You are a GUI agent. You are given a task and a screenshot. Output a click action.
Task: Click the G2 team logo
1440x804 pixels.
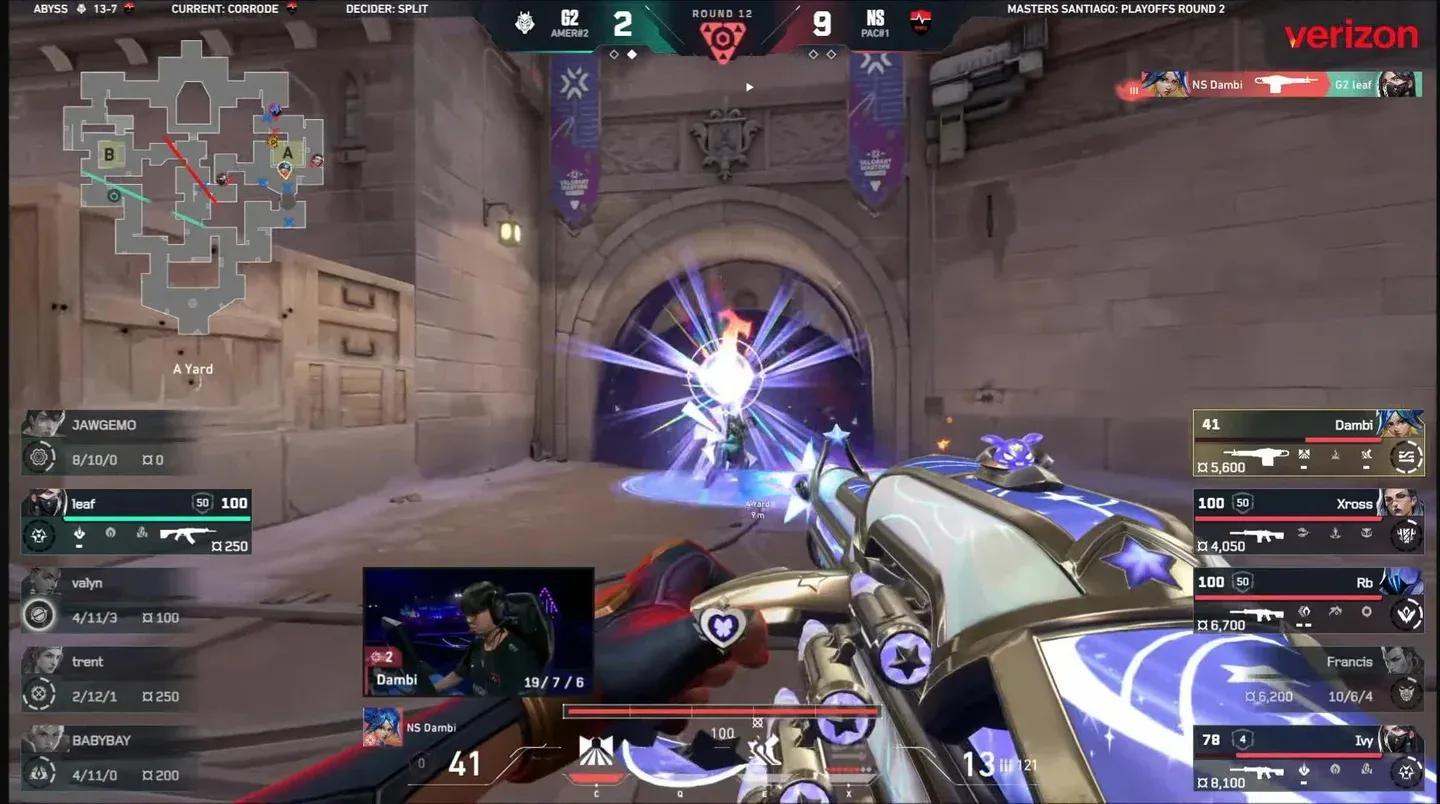pyautogui.click(x=525, y=22)
